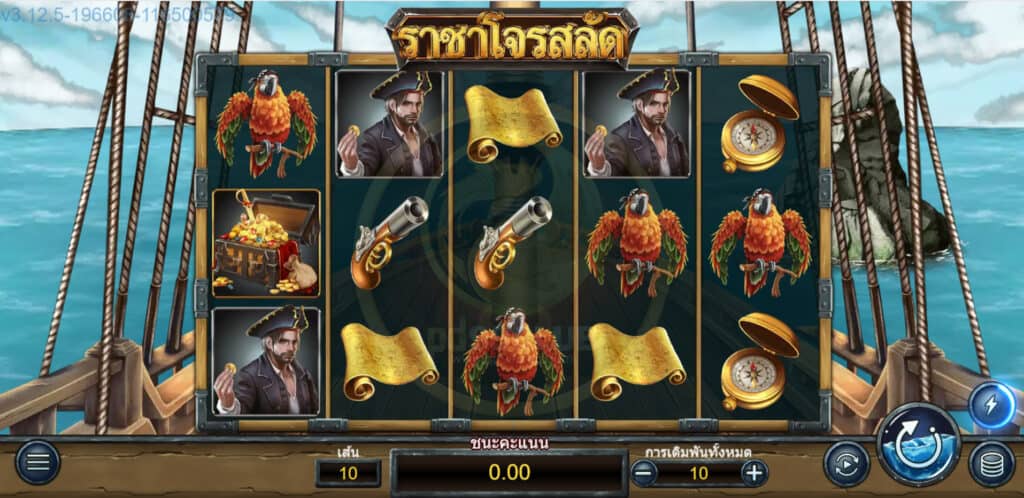
Task: Select the lines count box showing 10
Action: click(348, 473)
